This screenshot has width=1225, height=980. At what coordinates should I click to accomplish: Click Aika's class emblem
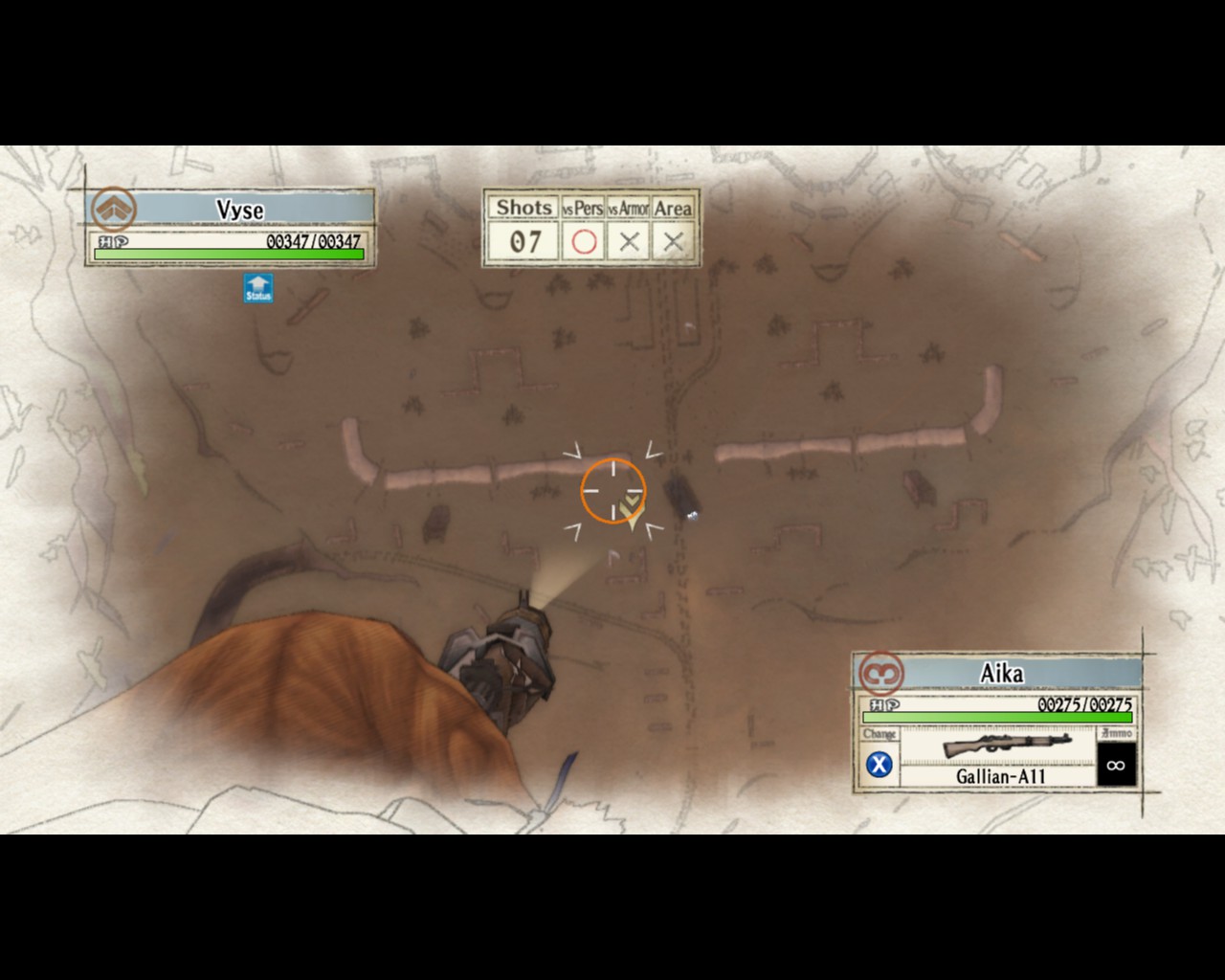click(880, 673)
